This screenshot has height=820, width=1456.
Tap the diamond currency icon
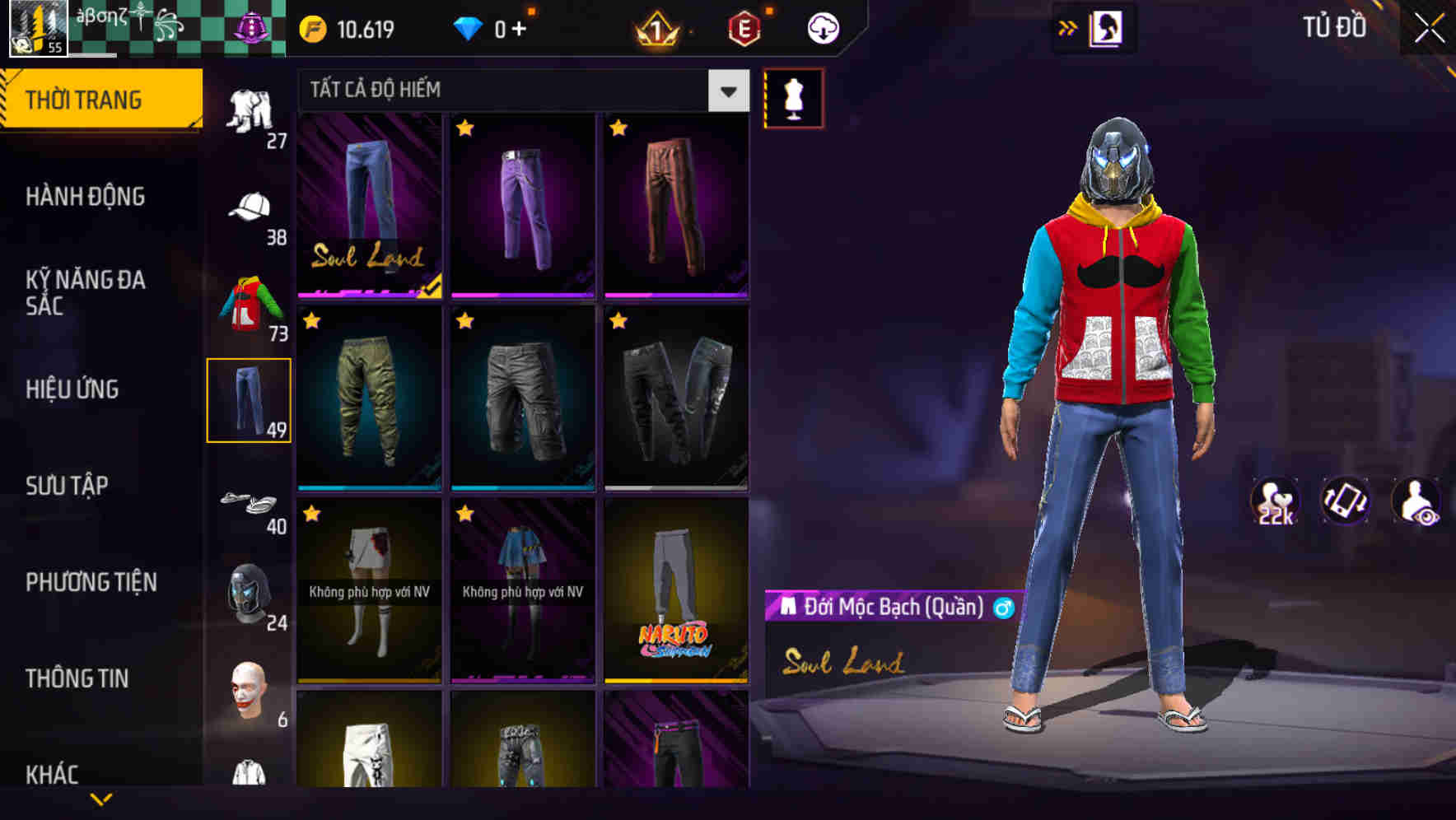pyautogui.click(x=469, y=27)
